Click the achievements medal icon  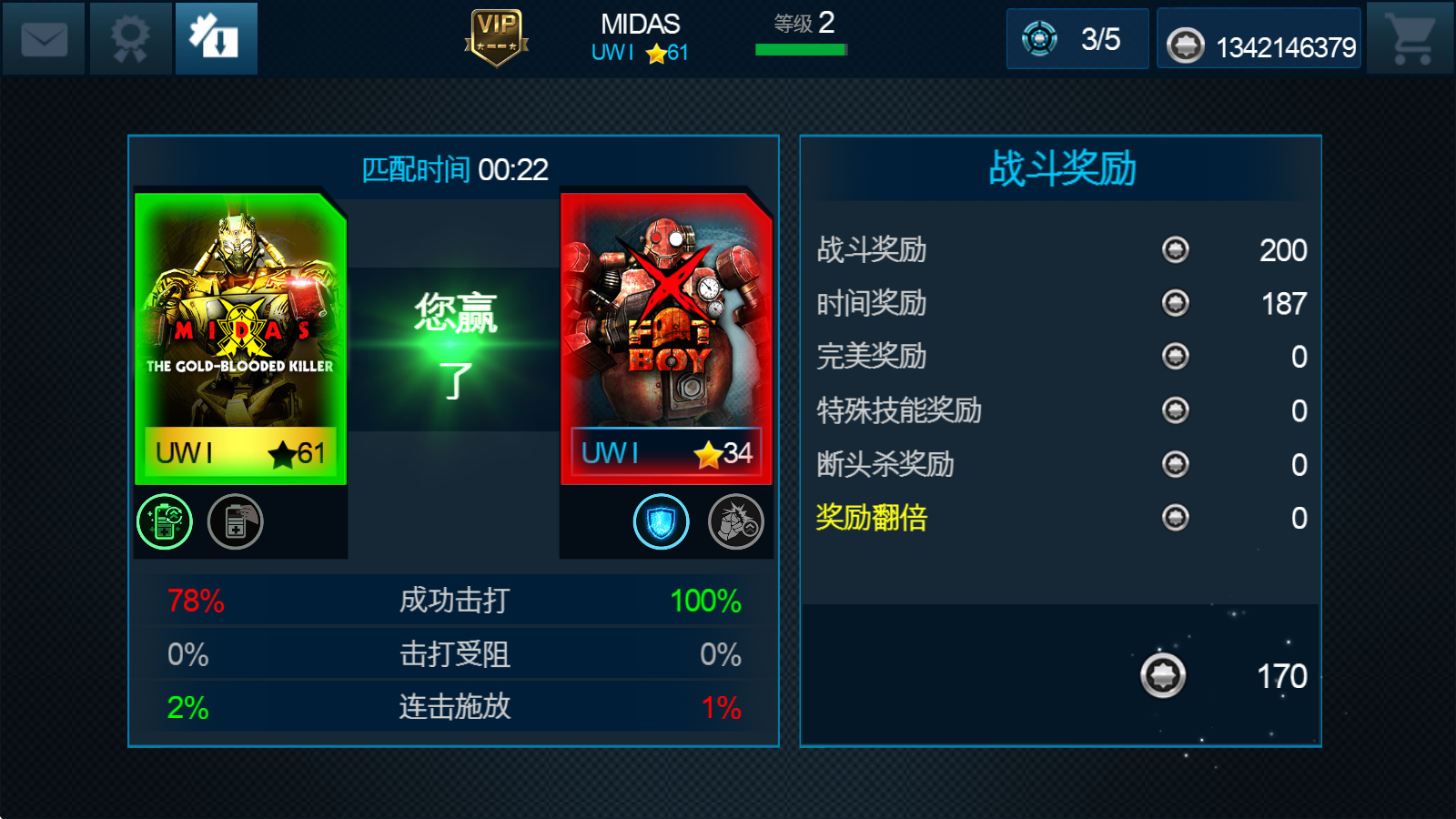coord(129,38)
